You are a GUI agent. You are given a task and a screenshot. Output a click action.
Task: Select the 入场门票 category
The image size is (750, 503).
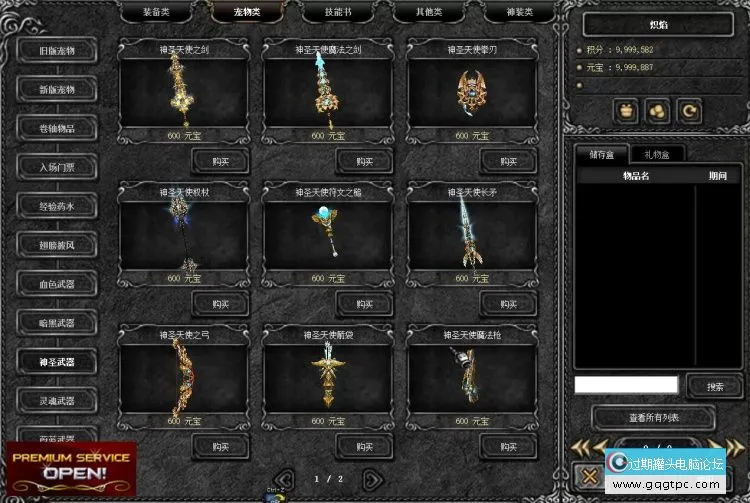click(56, 167)
